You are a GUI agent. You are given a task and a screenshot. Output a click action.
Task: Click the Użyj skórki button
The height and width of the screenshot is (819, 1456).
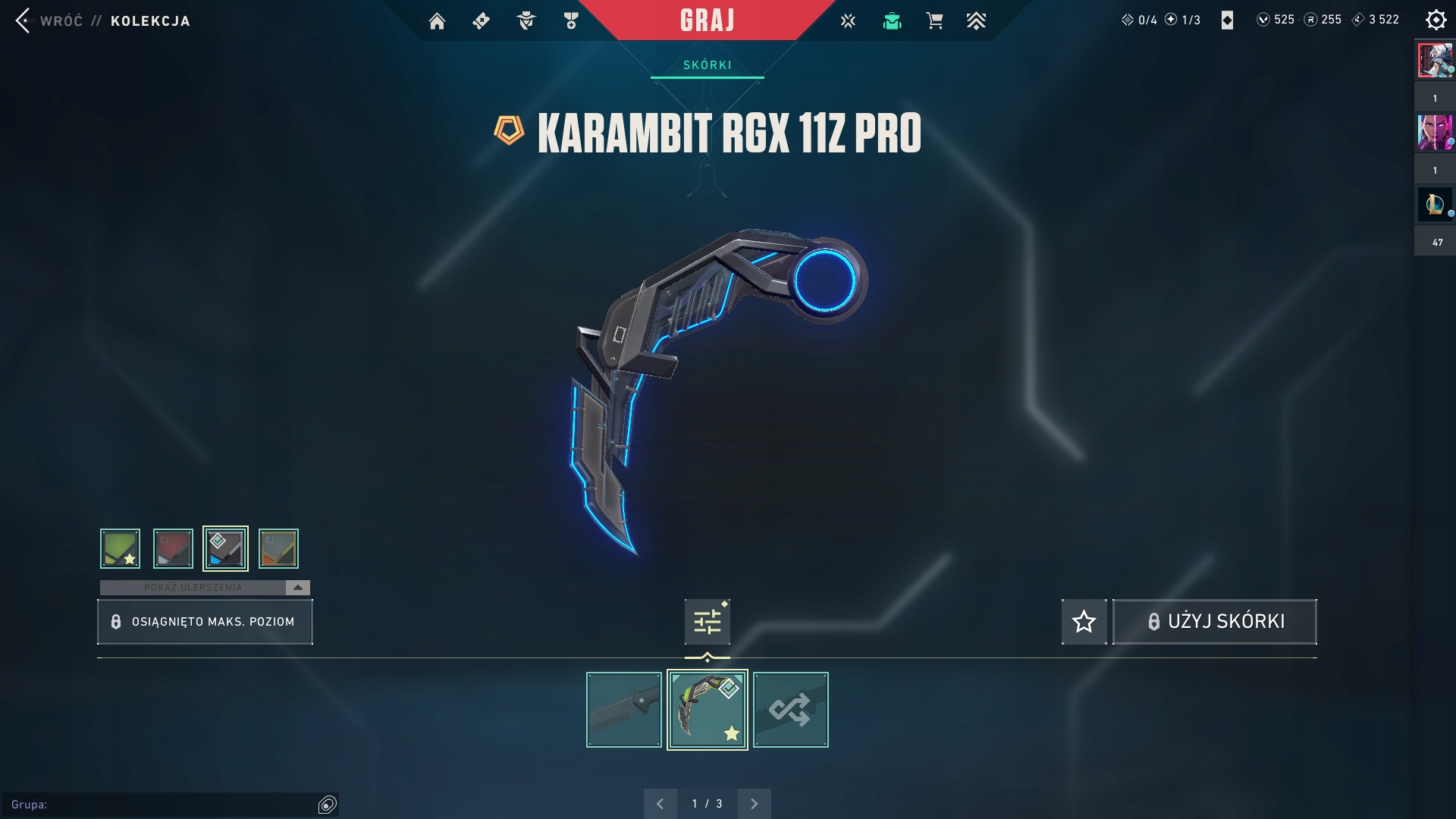tap(1214, 622)
